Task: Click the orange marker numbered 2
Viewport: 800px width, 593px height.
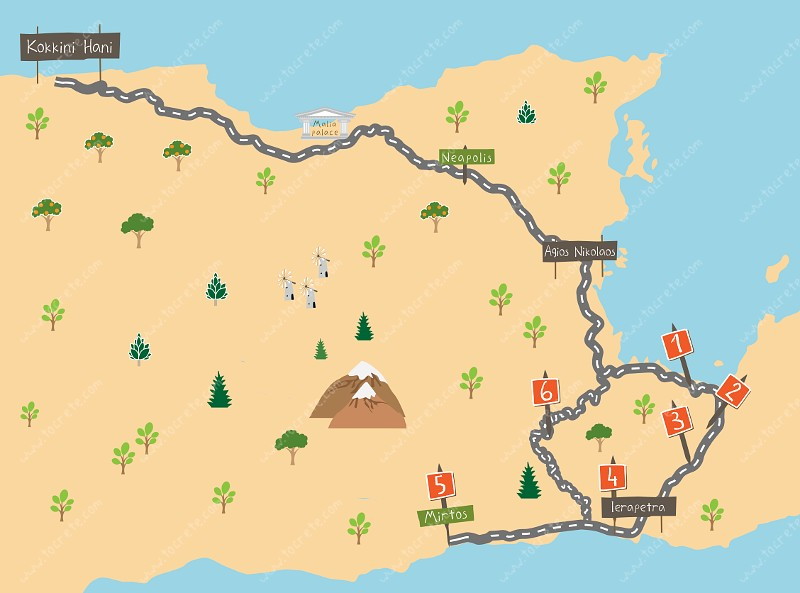Action: click(733, 392)
